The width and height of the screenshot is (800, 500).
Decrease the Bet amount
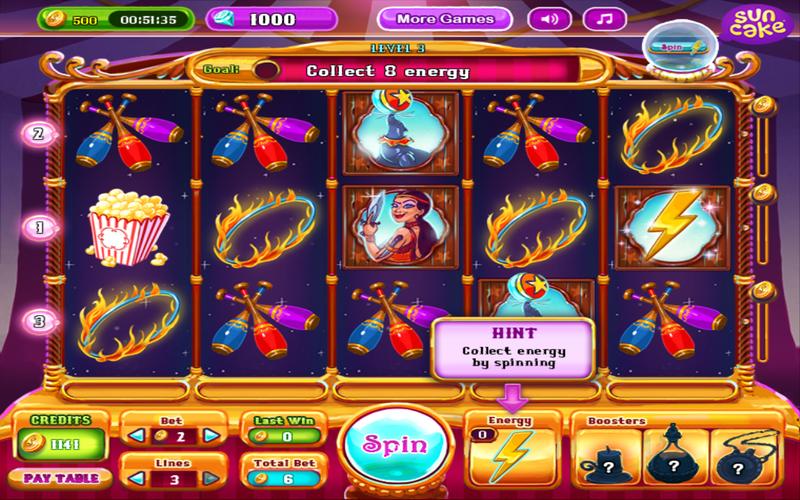click(x=131, y=435)
